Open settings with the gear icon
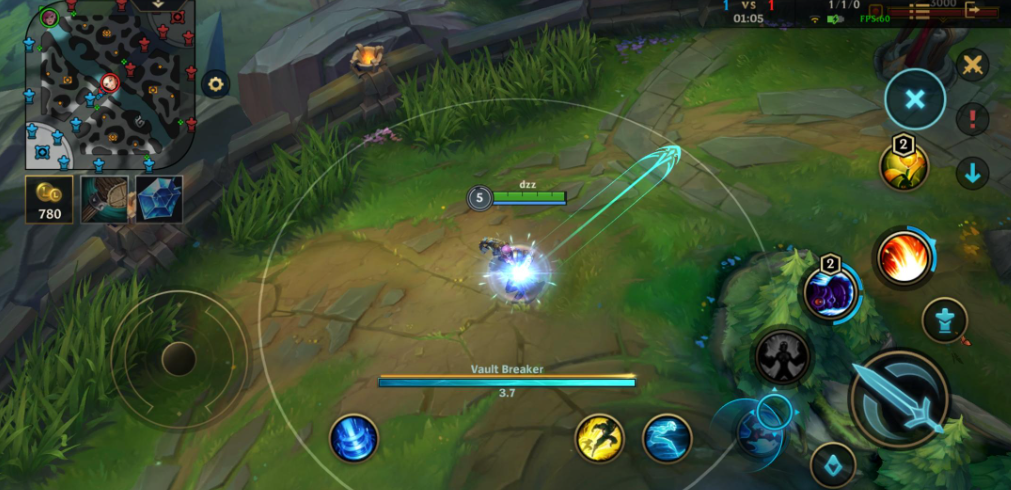Viewport: 1011px width, 490px height. coord(215,83)
